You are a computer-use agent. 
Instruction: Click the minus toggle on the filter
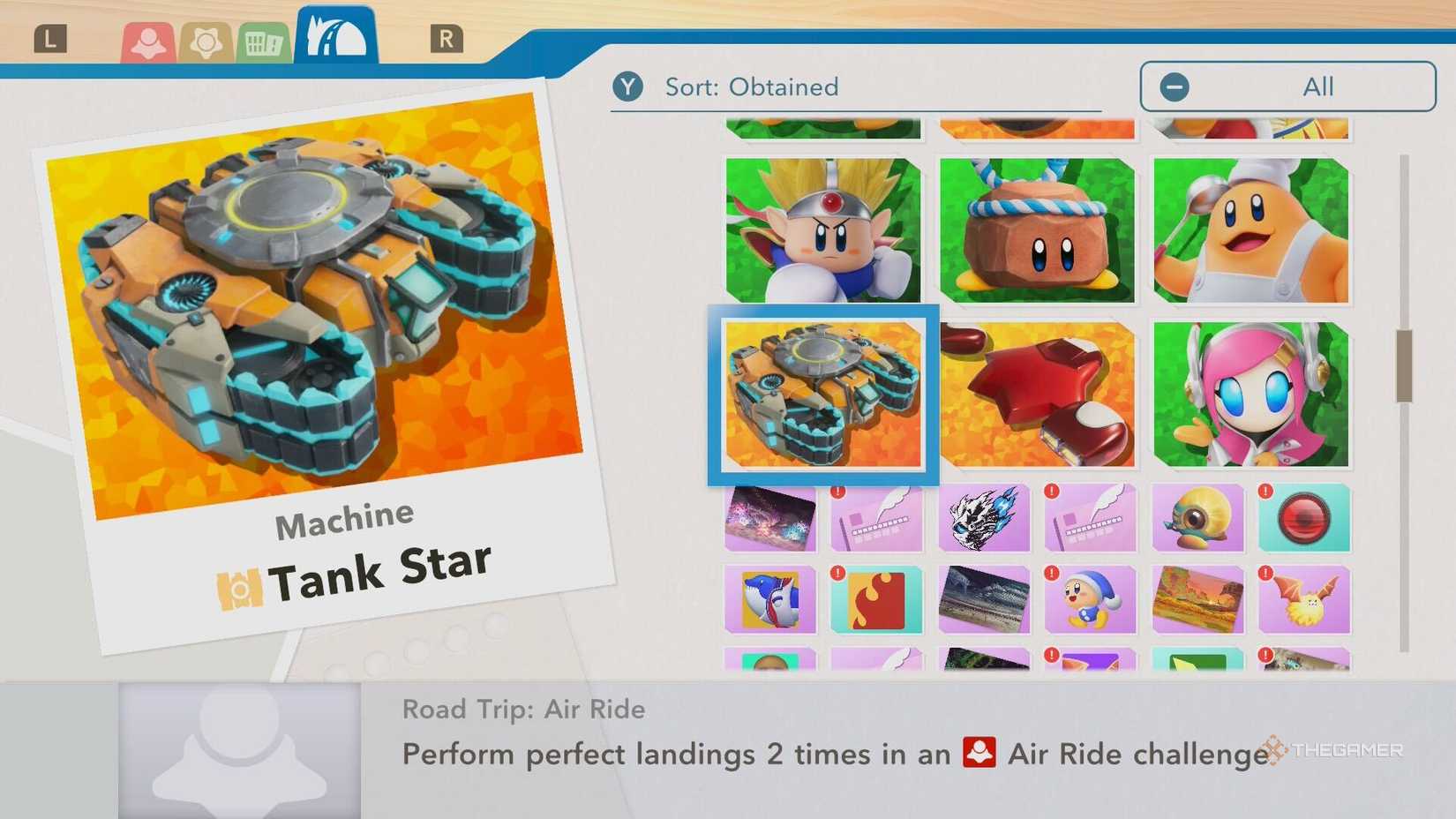point(1174,86)
